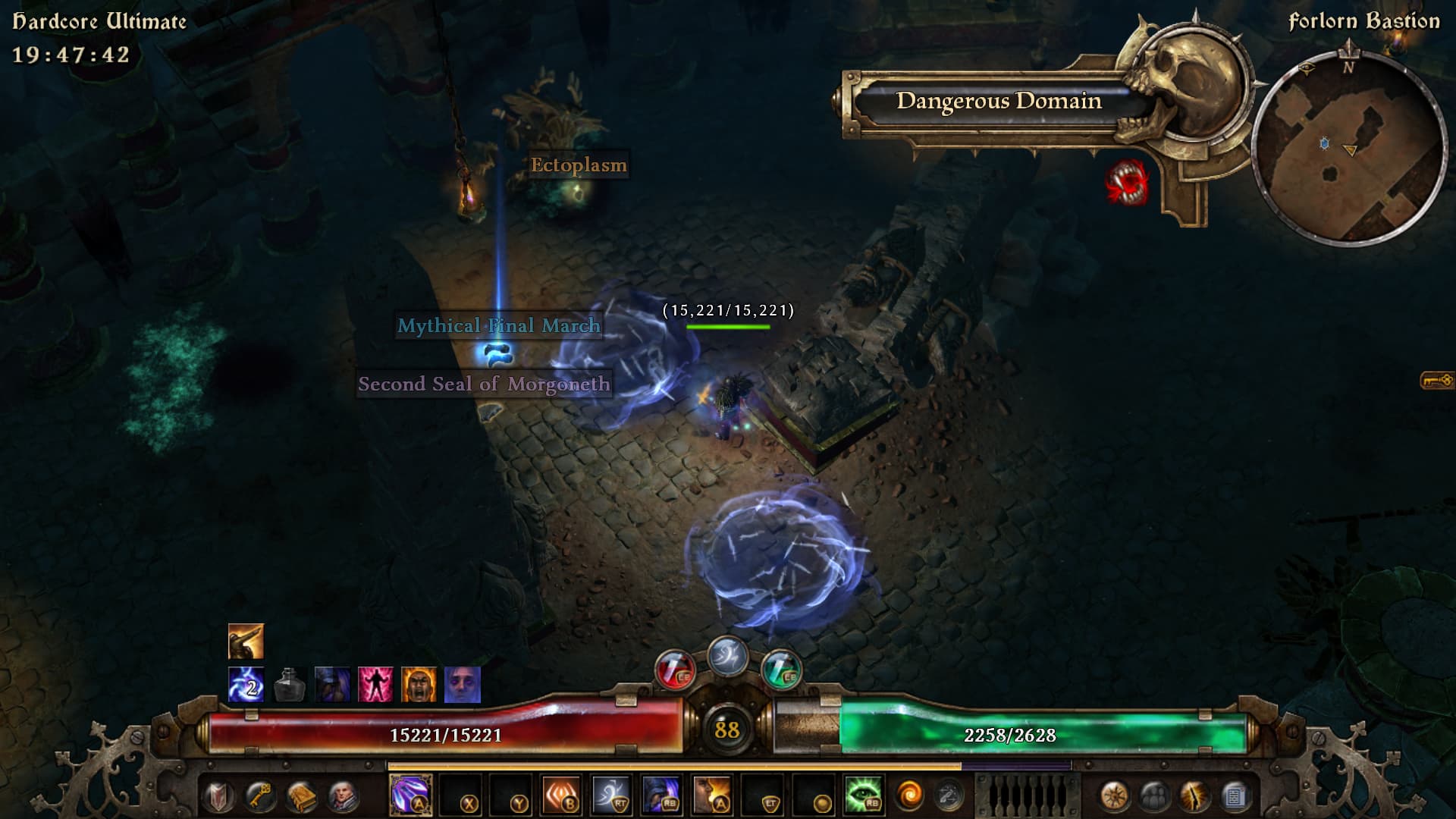Activate the purple slash skill slot

(x=410, y=795)
